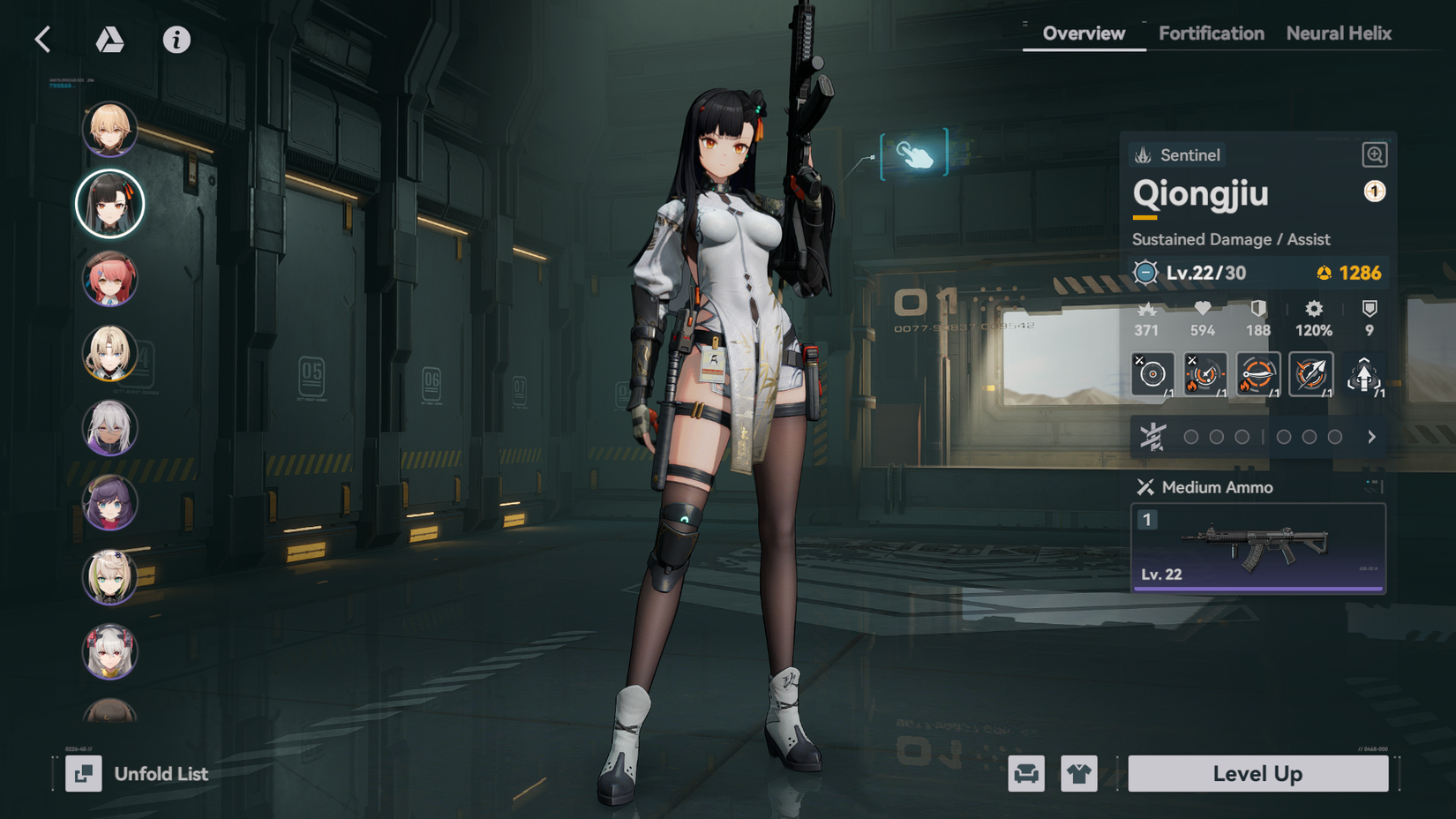The width and height of the screenshot is (1456, 819).
Task: Open the outfit t-shirt icon
Action: click(x=1078, y=774)
